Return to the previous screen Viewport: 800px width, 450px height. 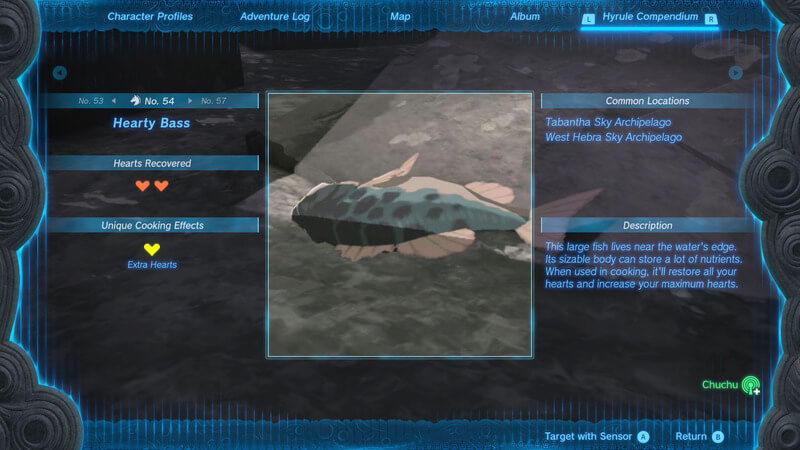tap(698, 437)
